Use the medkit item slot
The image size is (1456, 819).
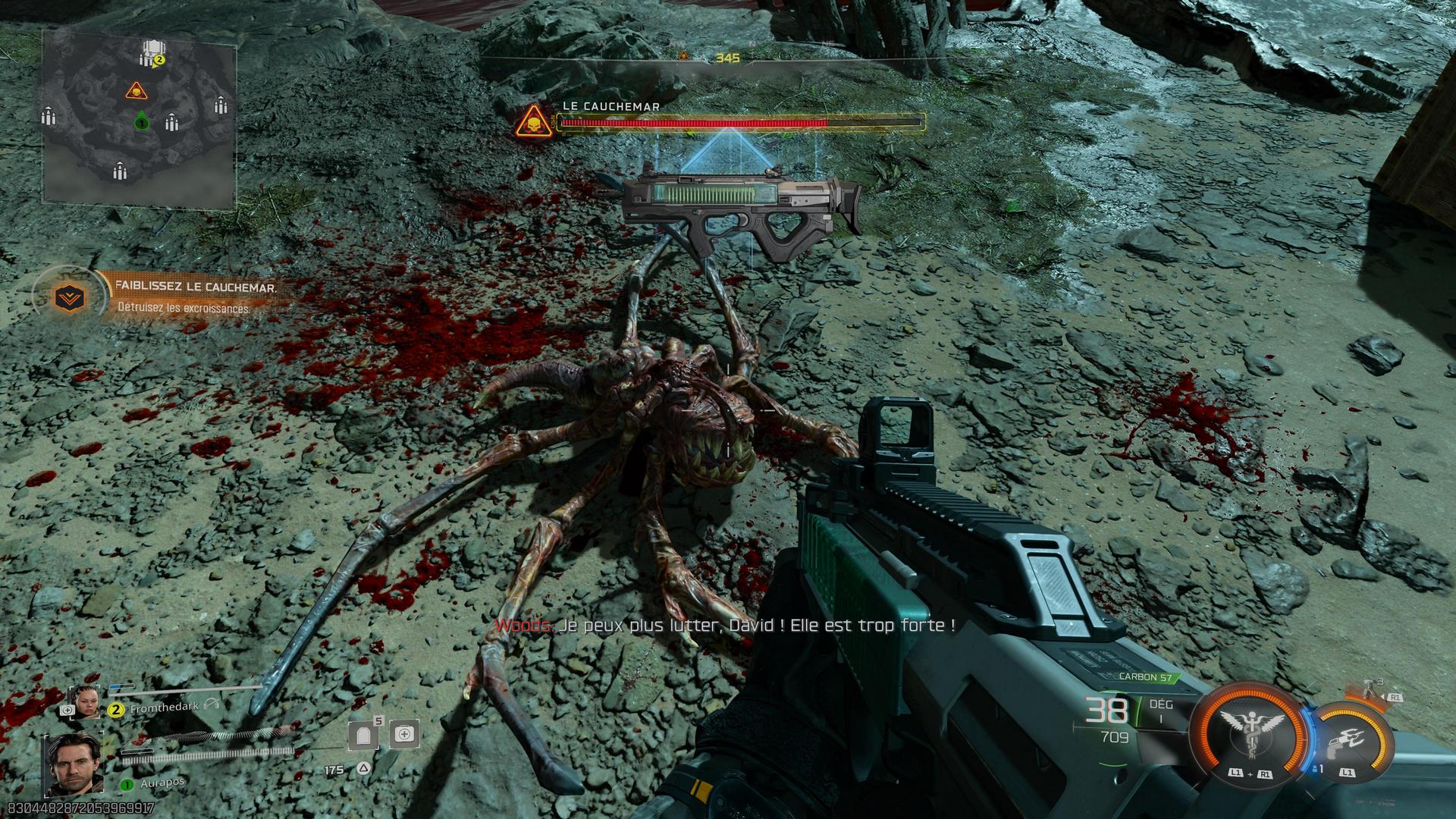403,734
